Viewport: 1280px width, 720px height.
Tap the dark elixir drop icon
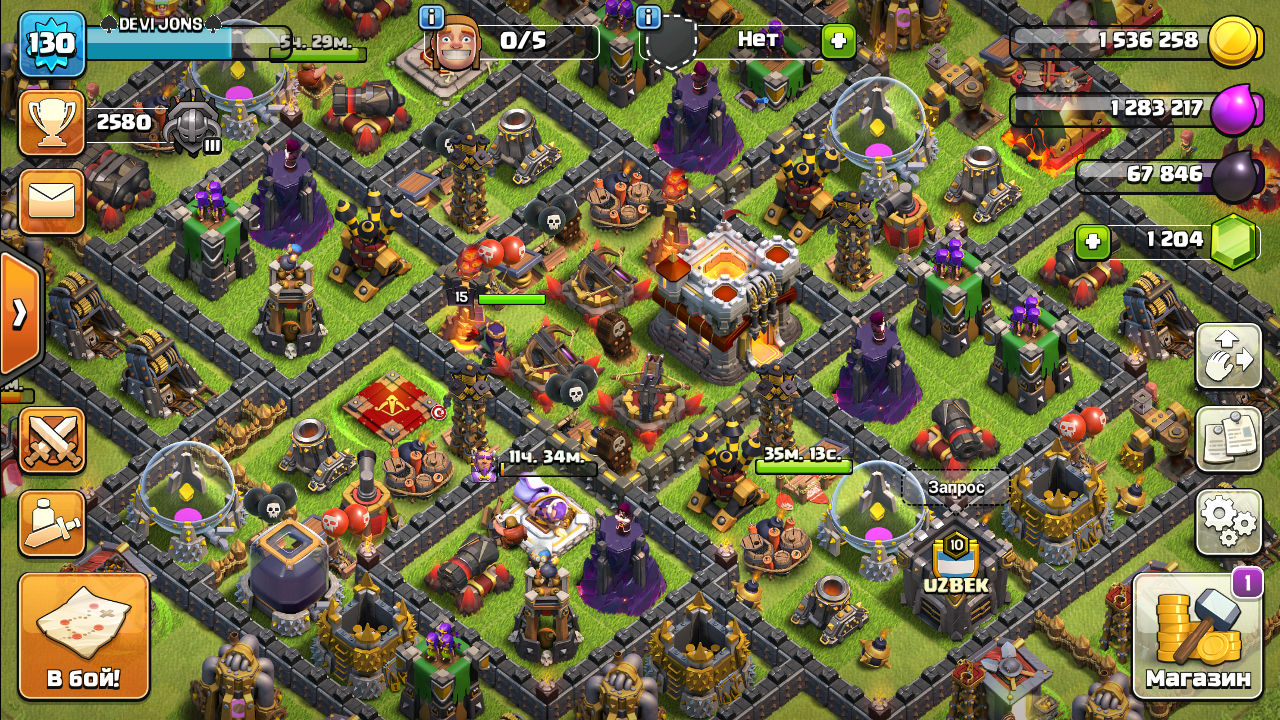pos(1236,177)
